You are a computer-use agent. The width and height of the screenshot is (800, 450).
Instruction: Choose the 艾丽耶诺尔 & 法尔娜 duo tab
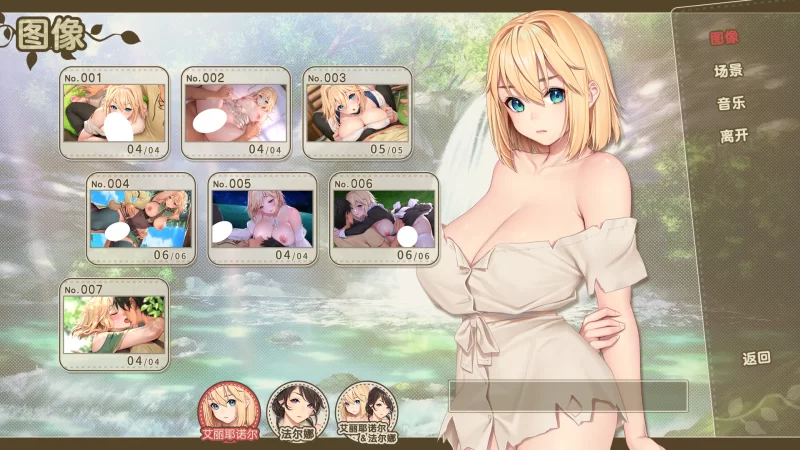366,411
